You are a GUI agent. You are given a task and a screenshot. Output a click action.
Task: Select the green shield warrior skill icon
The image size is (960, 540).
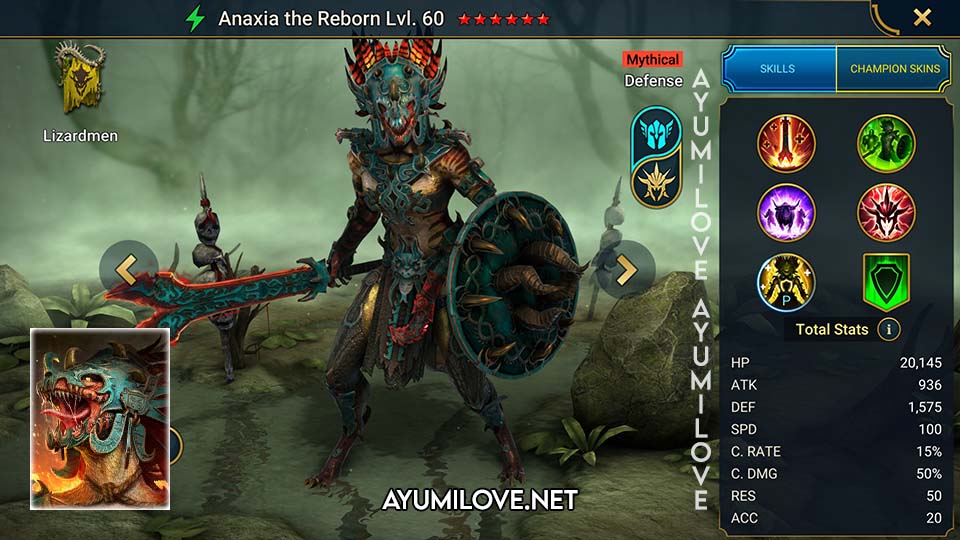886,144
